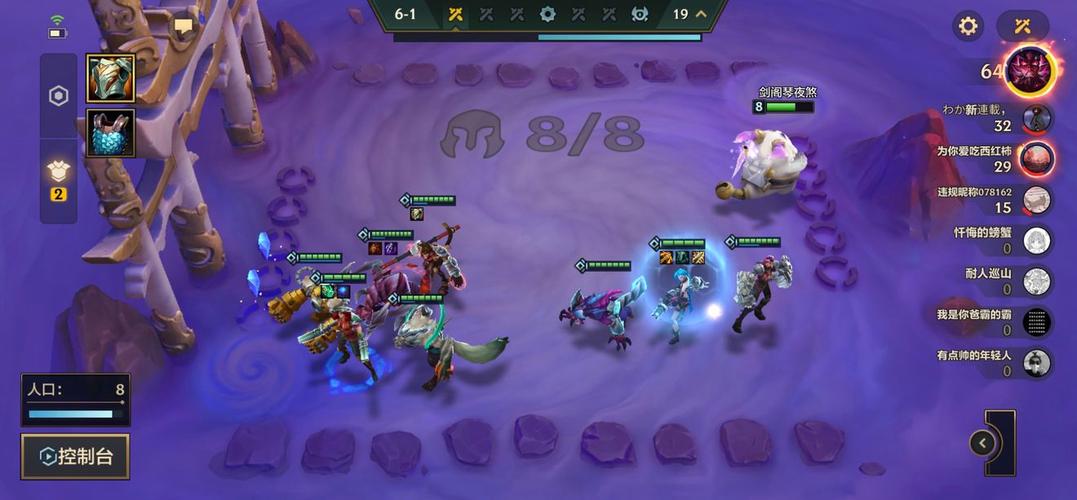This screenshot has width=1077, height=500.
Task: Tap the 人口 population level panel
Action: click(x=76, y=399)
